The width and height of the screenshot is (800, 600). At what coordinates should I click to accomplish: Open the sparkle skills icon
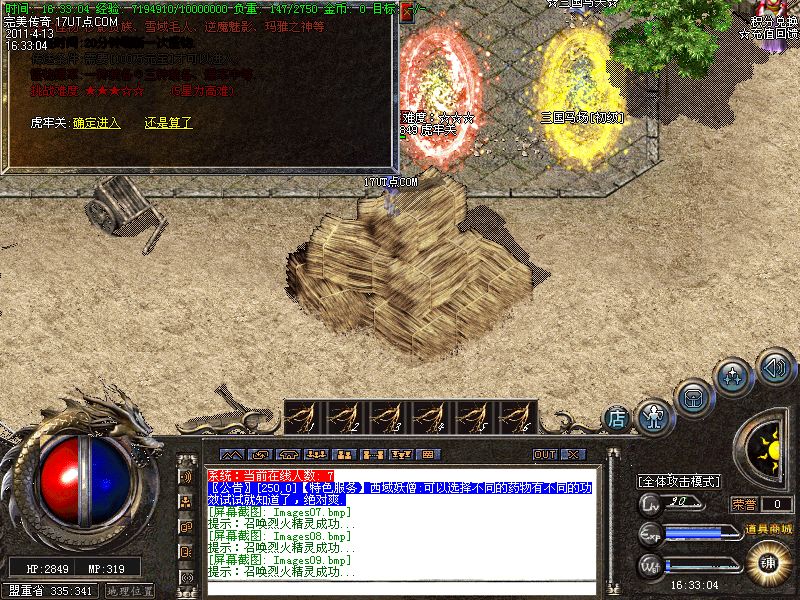point(735,377)
